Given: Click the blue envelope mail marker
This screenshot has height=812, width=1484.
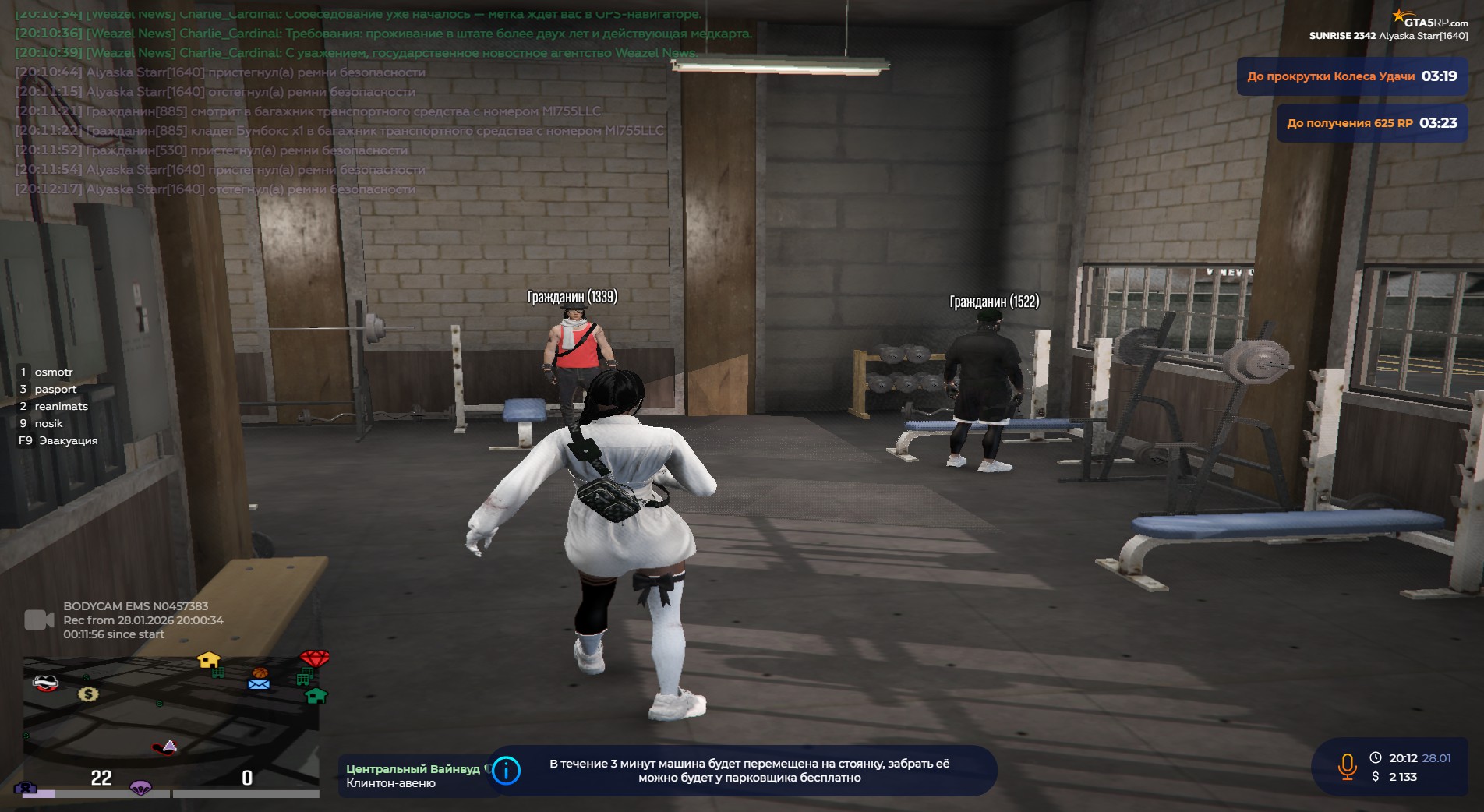Looking at the screenshot, I should tap(259, 684).
